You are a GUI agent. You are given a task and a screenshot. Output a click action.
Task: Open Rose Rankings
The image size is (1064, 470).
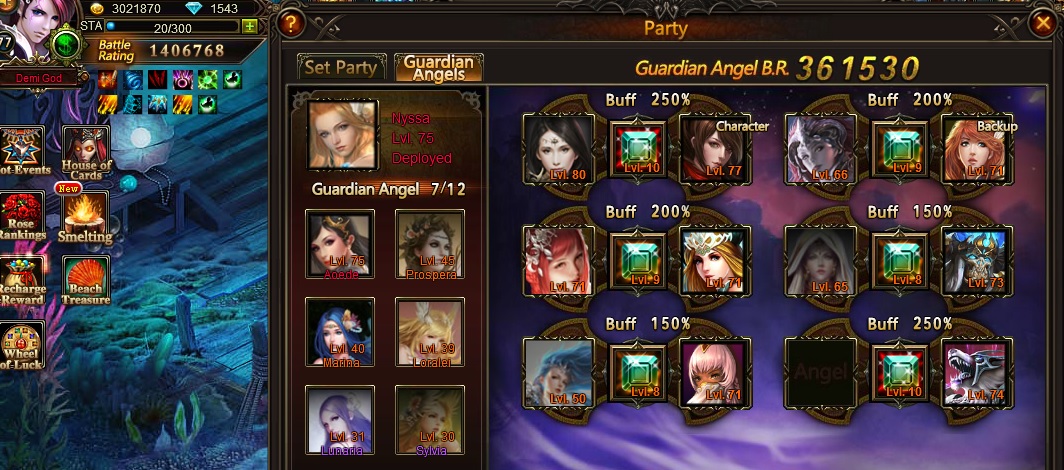(x=22, y=216)
